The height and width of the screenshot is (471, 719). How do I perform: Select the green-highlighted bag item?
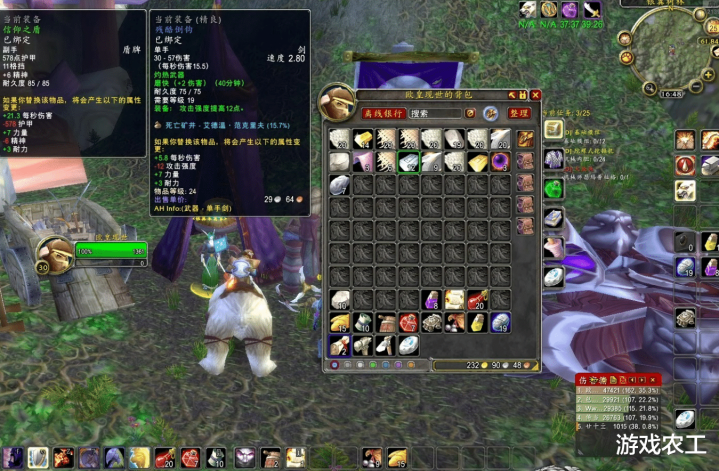[408, 161]
